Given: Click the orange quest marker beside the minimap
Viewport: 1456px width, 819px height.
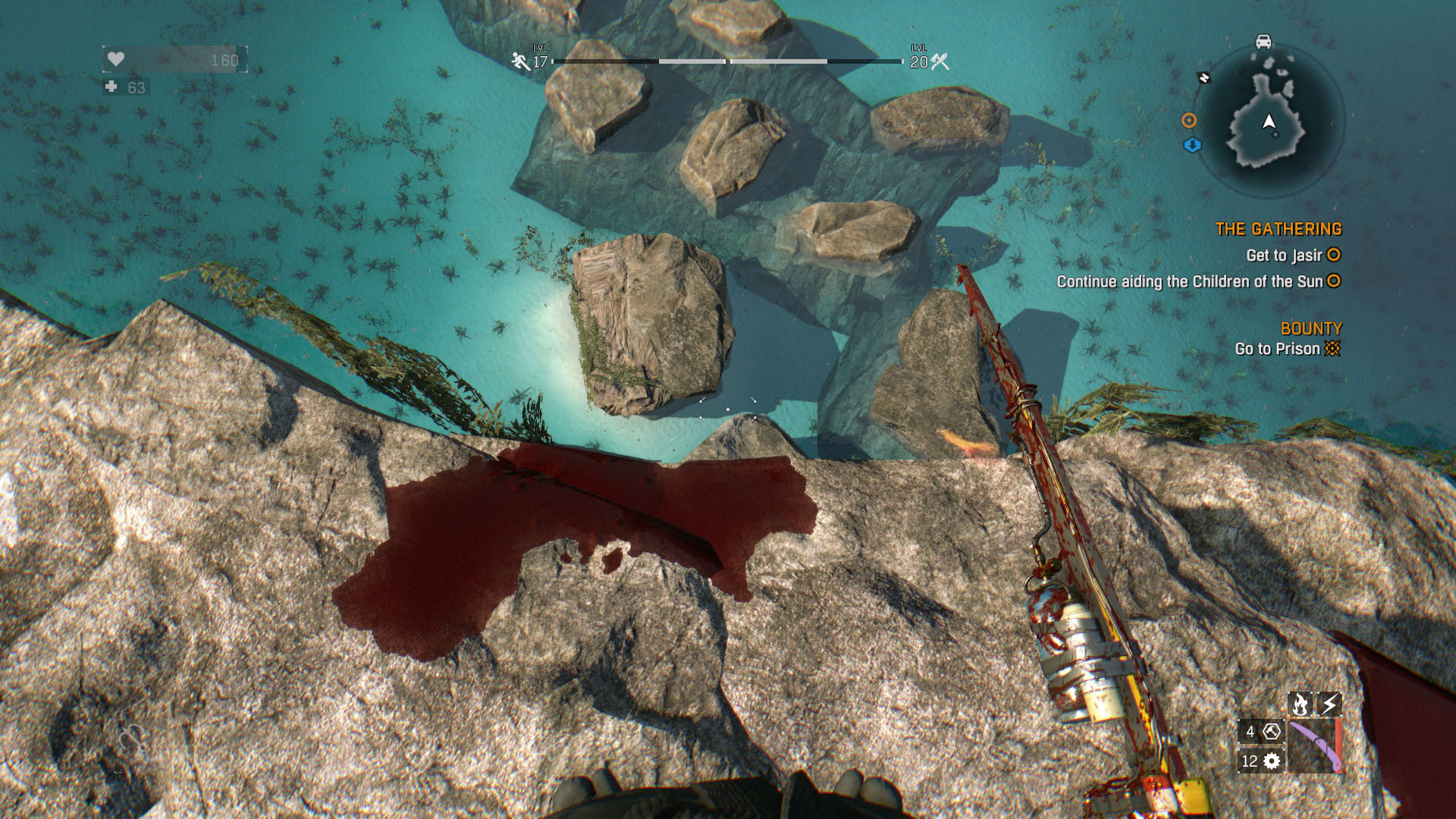Looking at the screenshot, I should 1189,121.
